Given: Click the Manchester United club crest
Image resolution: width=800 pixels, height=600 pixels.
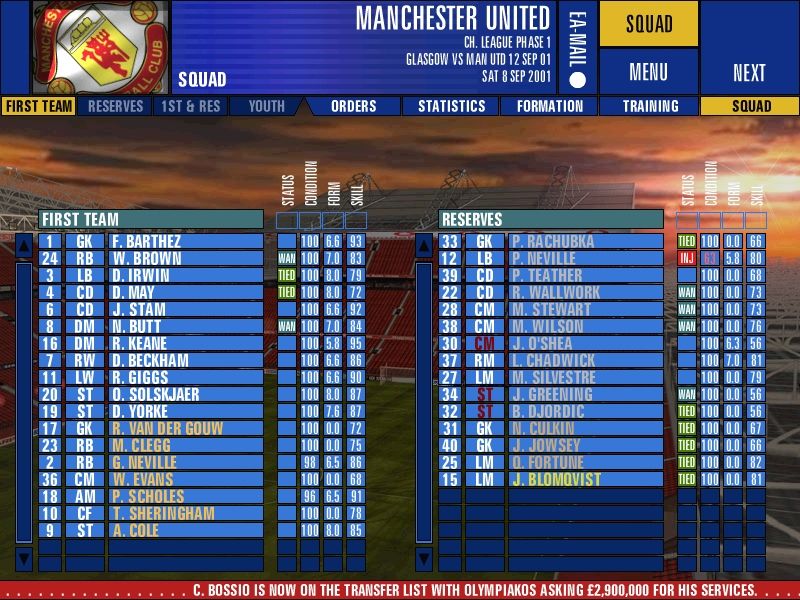Looking at the screenshot, I should 100,47.
